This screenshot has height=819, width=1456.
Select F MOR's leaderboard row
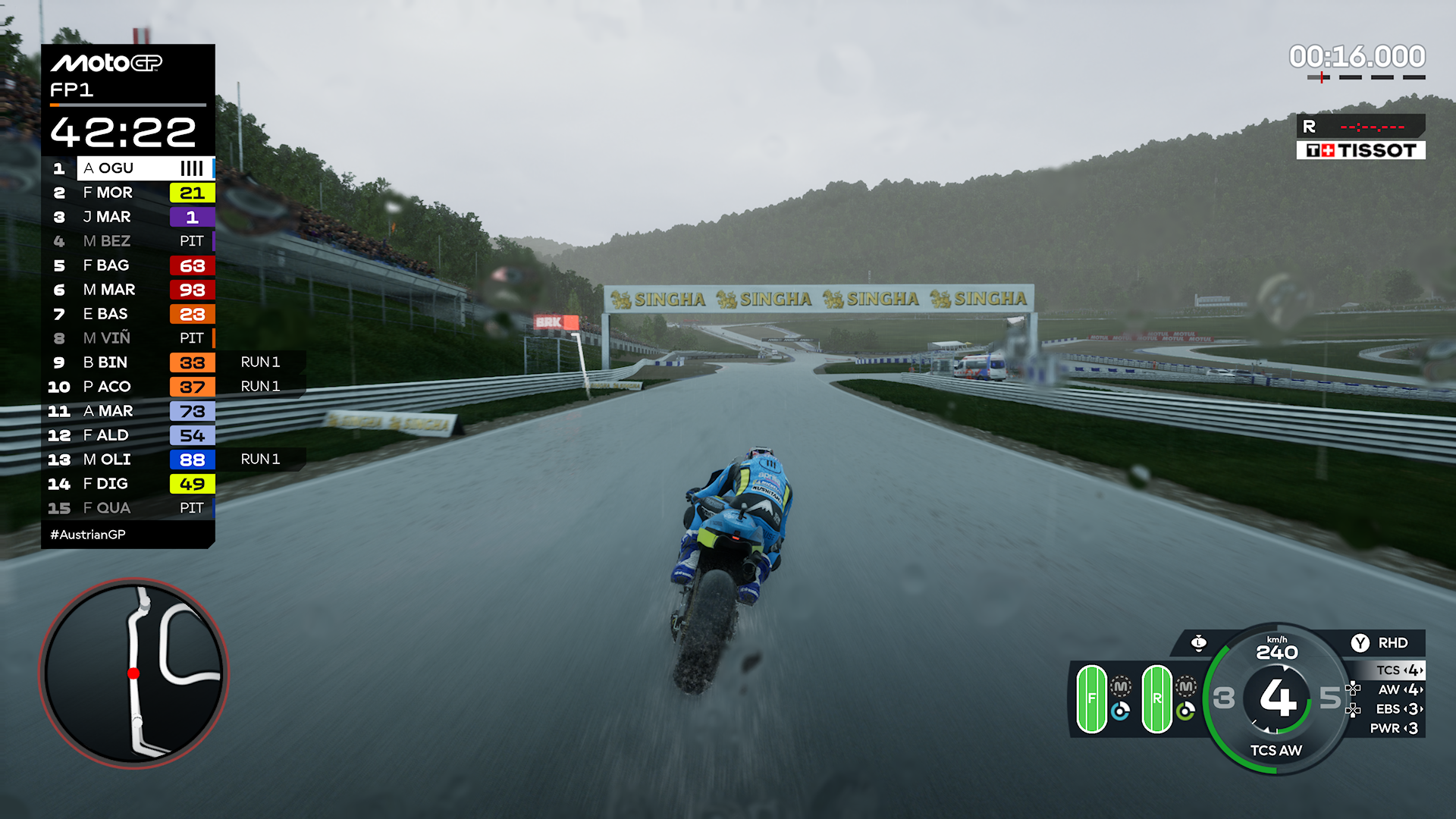click(x=129, y=193)
